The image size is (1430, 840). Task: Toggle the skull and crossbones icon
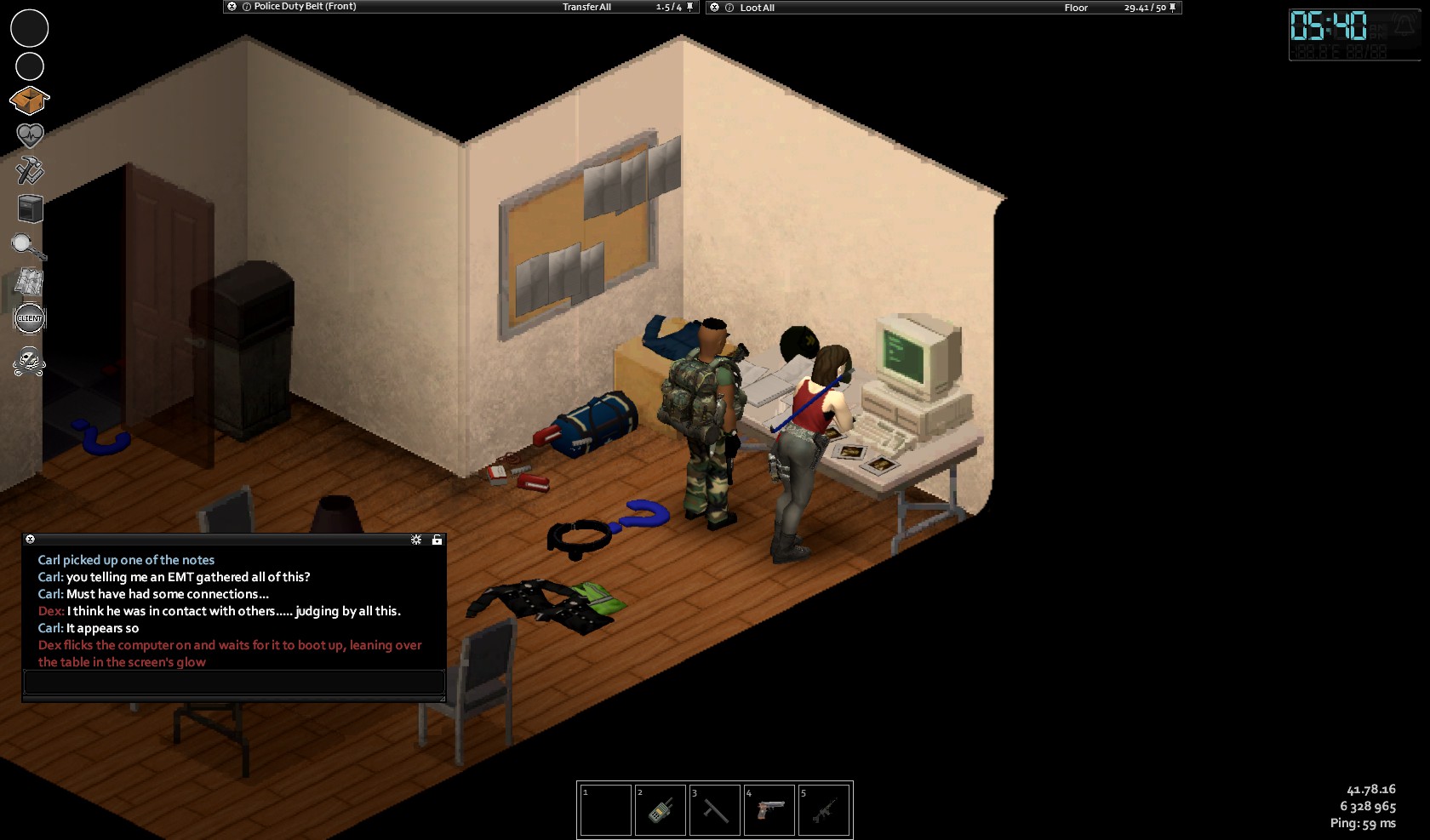29,362
